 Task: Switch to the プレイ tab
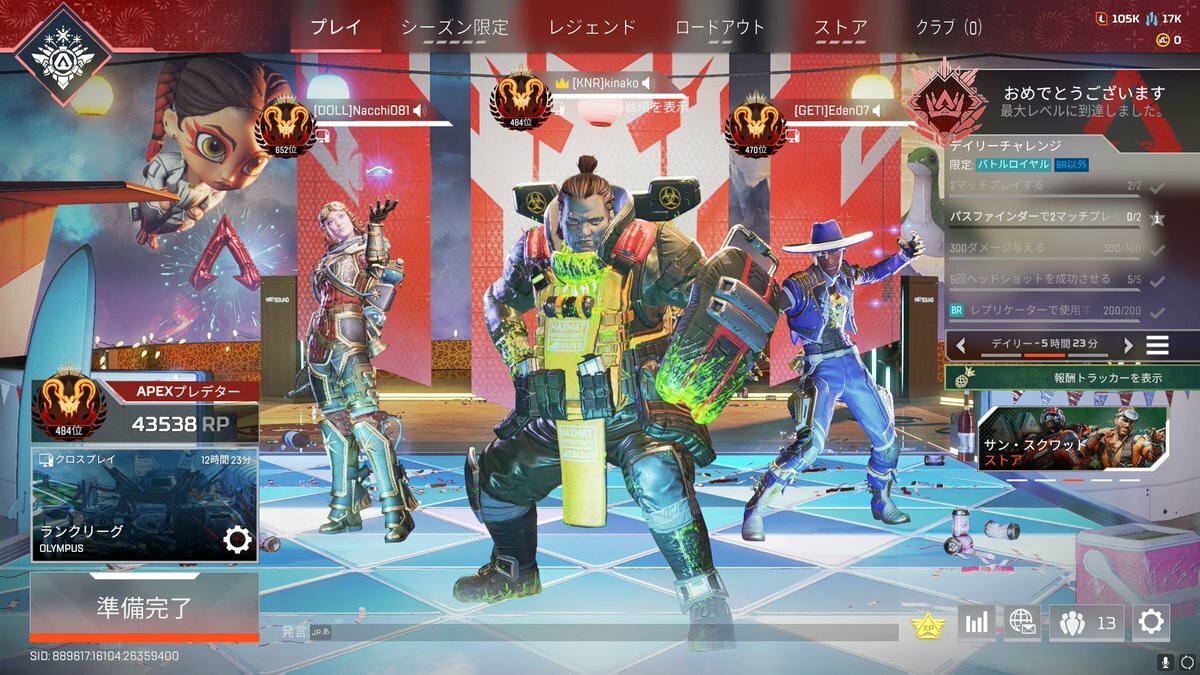tap(335, 28)
